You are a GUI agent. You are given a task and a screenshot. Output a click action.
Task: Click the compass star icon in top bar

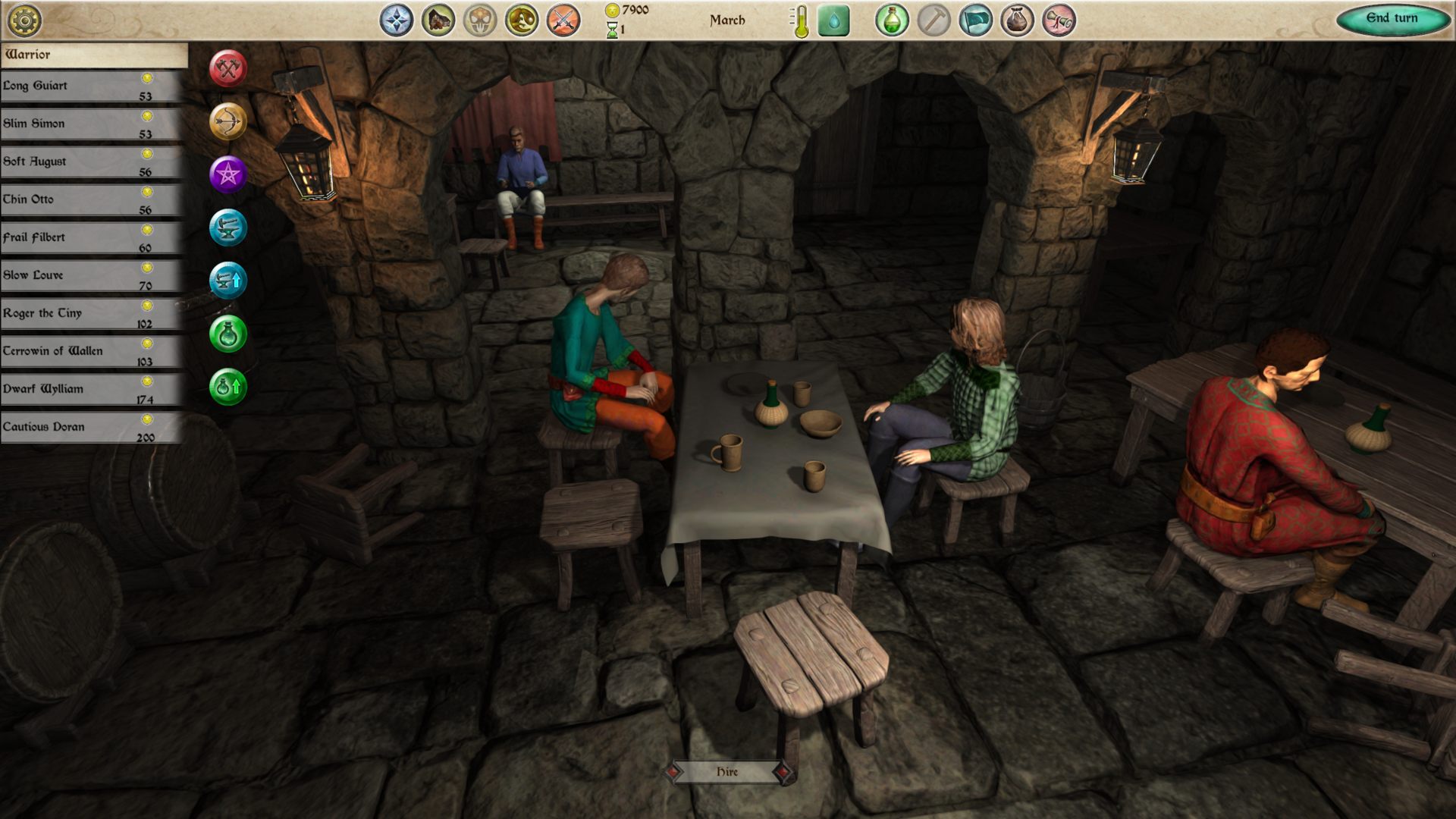[397, 20]
